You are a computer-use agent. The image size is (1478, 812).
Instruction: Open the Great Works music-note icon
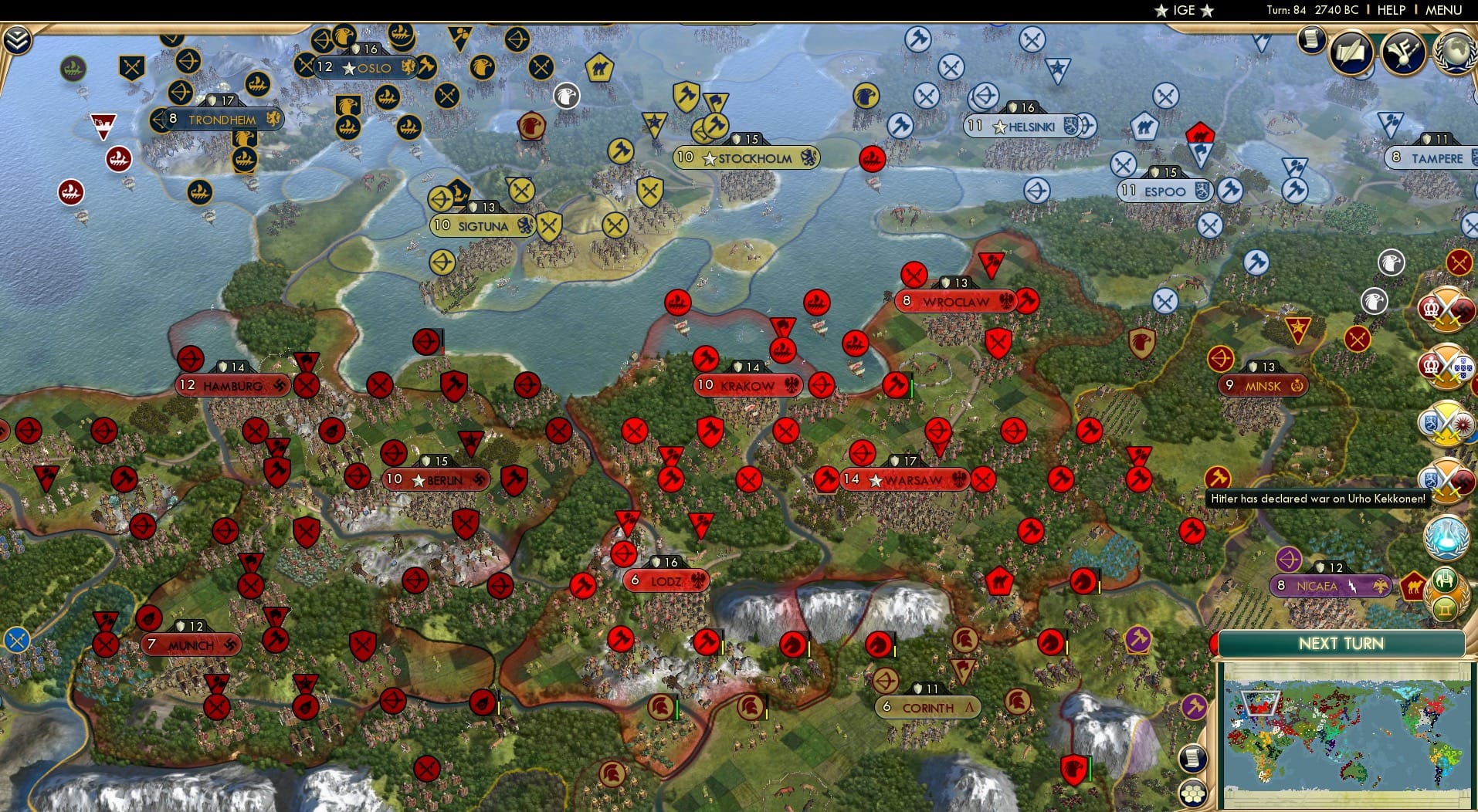pyautogui.click(x=1403, y=51)
